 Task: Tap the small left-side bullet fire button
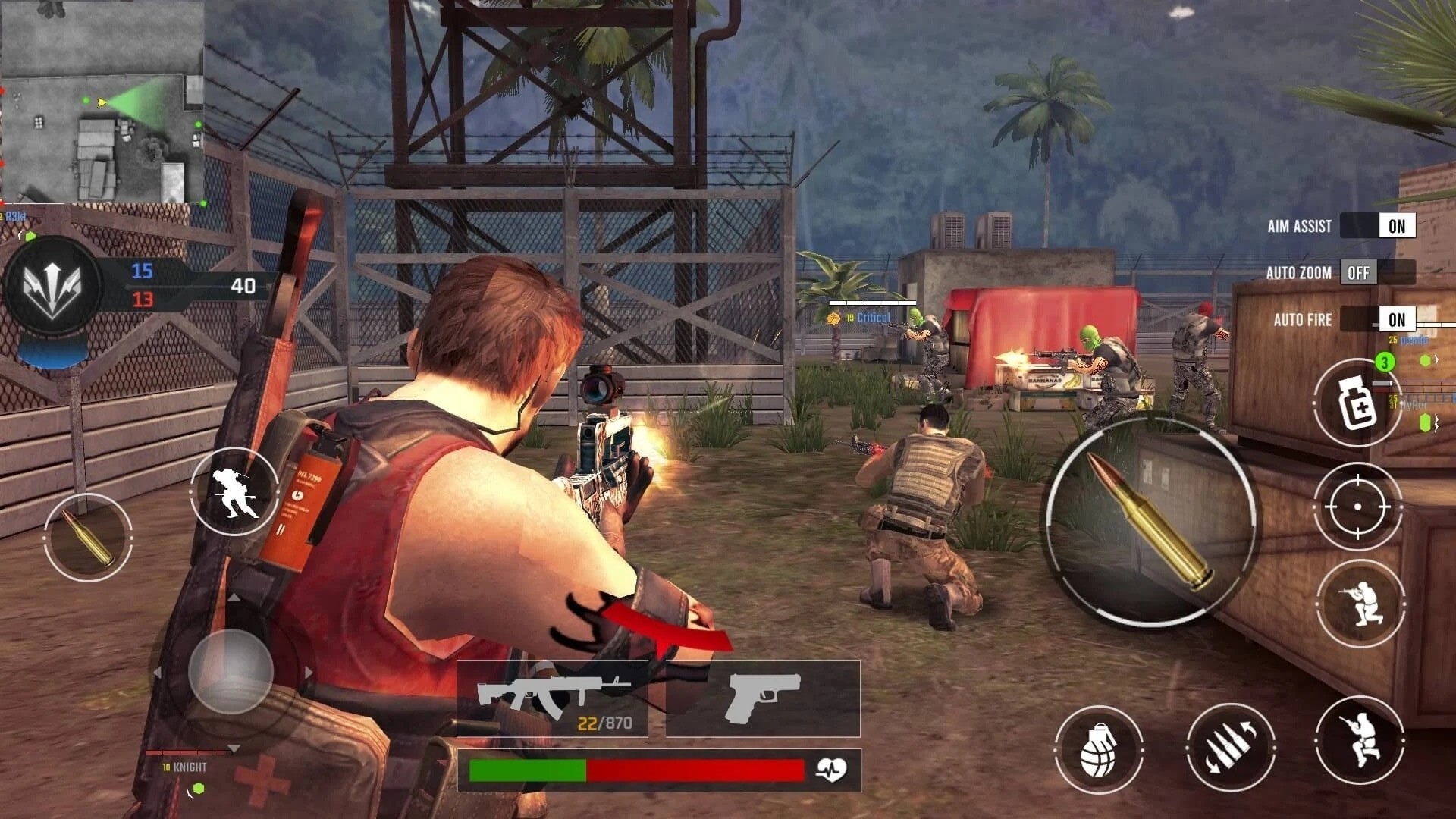click(x=88, y=538)
